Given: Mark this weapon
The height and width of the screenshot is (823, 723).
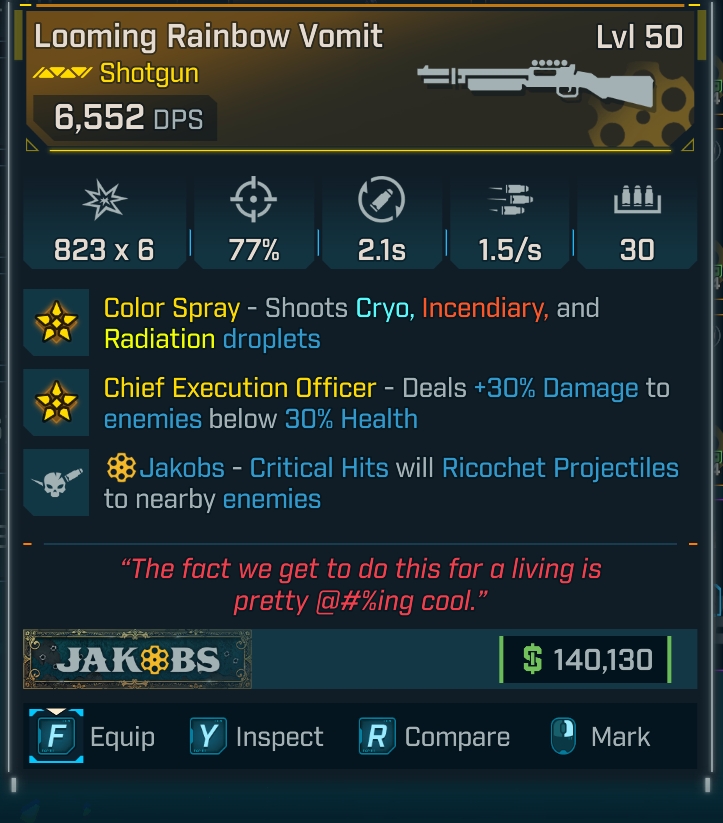Looking at the screenshot, I should [x=599, y=738].
